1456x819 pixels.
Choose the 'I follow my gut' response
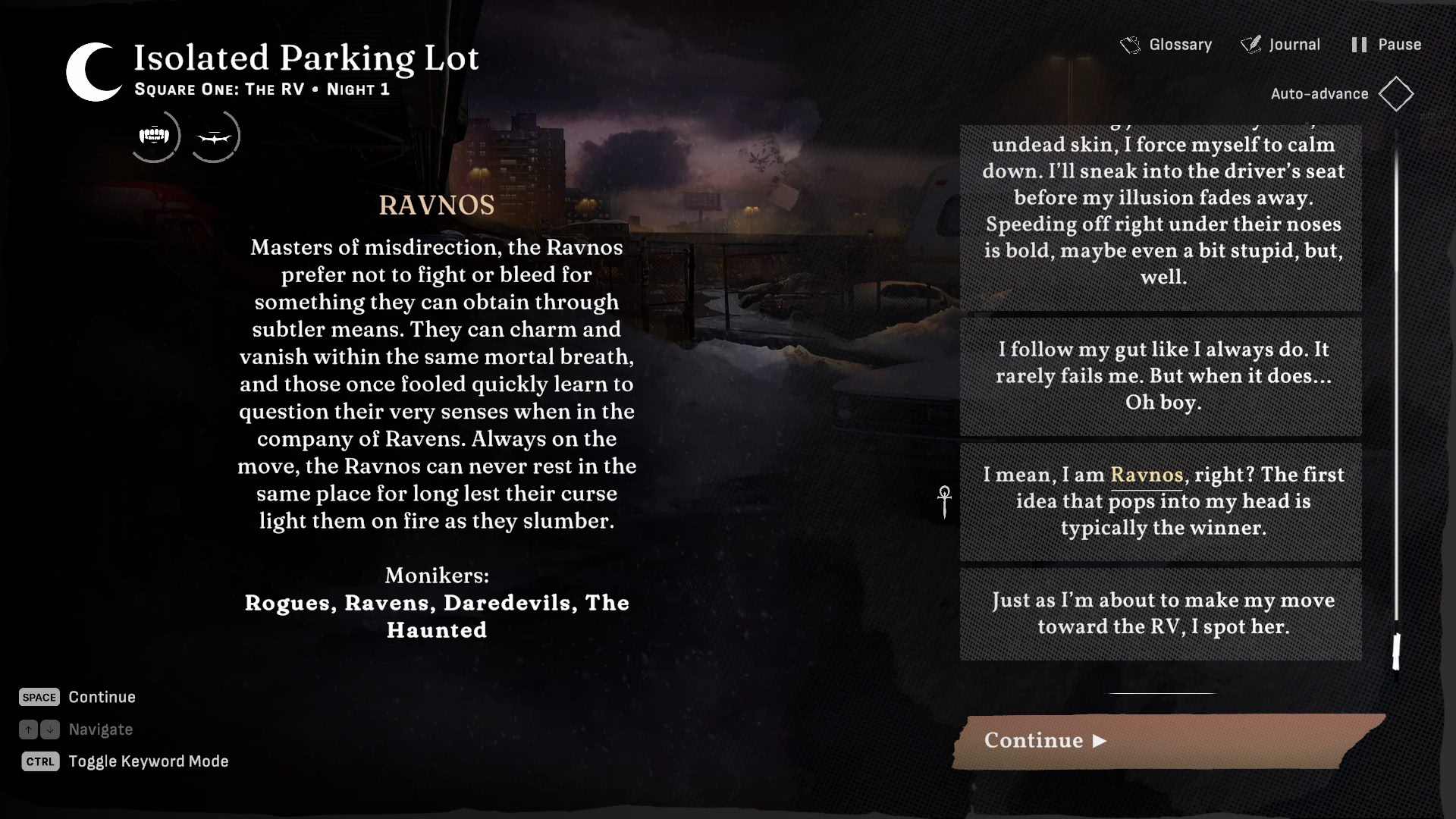click(x=1160, y=377)
